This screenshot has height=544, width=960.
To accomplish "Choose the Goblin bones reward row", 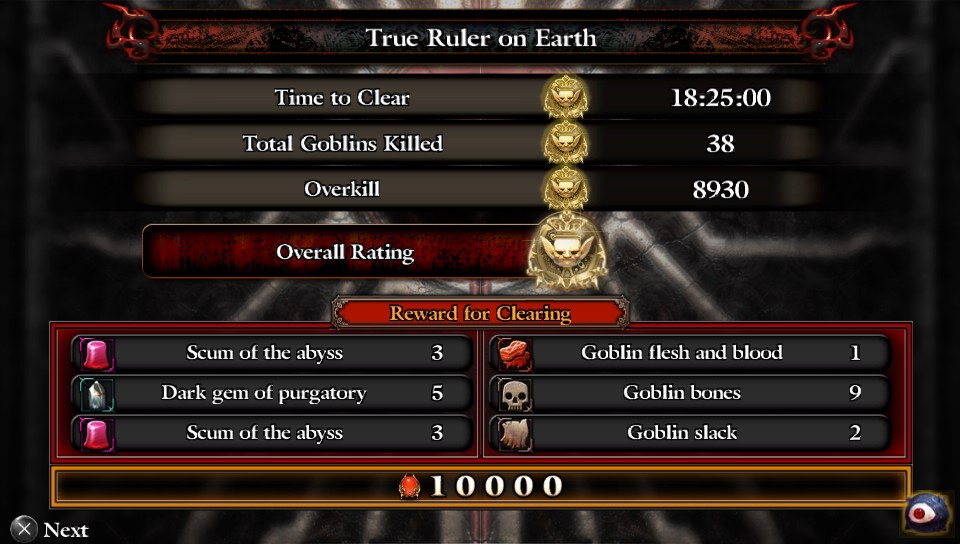I will [x=690, y=393].
